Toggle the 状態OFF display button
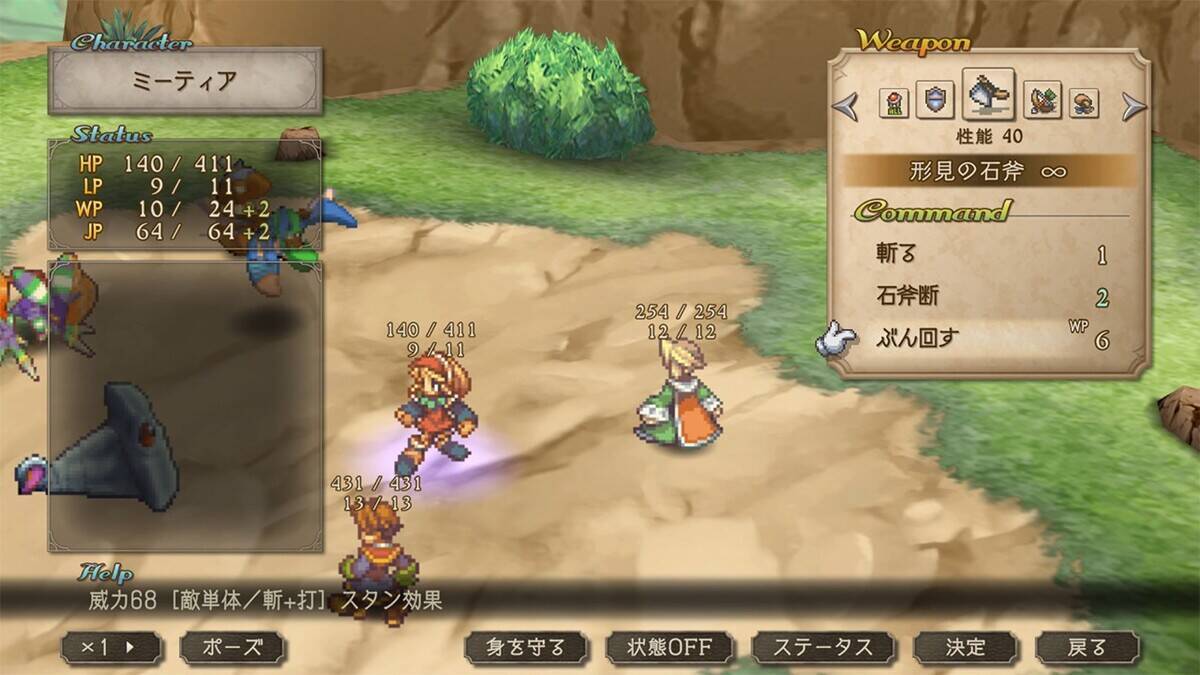 (669, 647)
